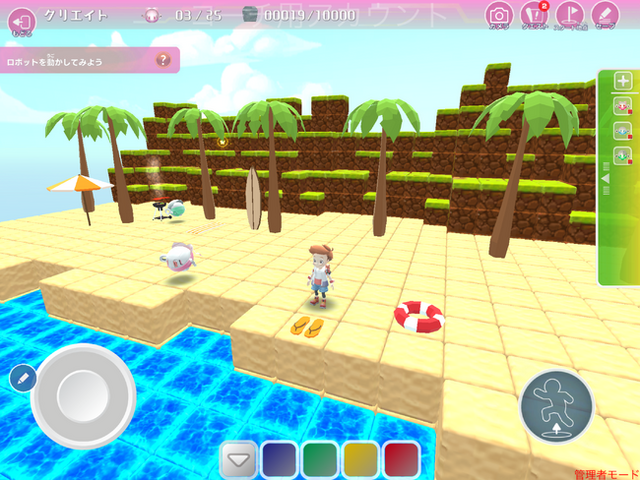Screen dimensions: 640x480
Task: Expand the hotbar with the down arrow
Action: click(238, 459)
